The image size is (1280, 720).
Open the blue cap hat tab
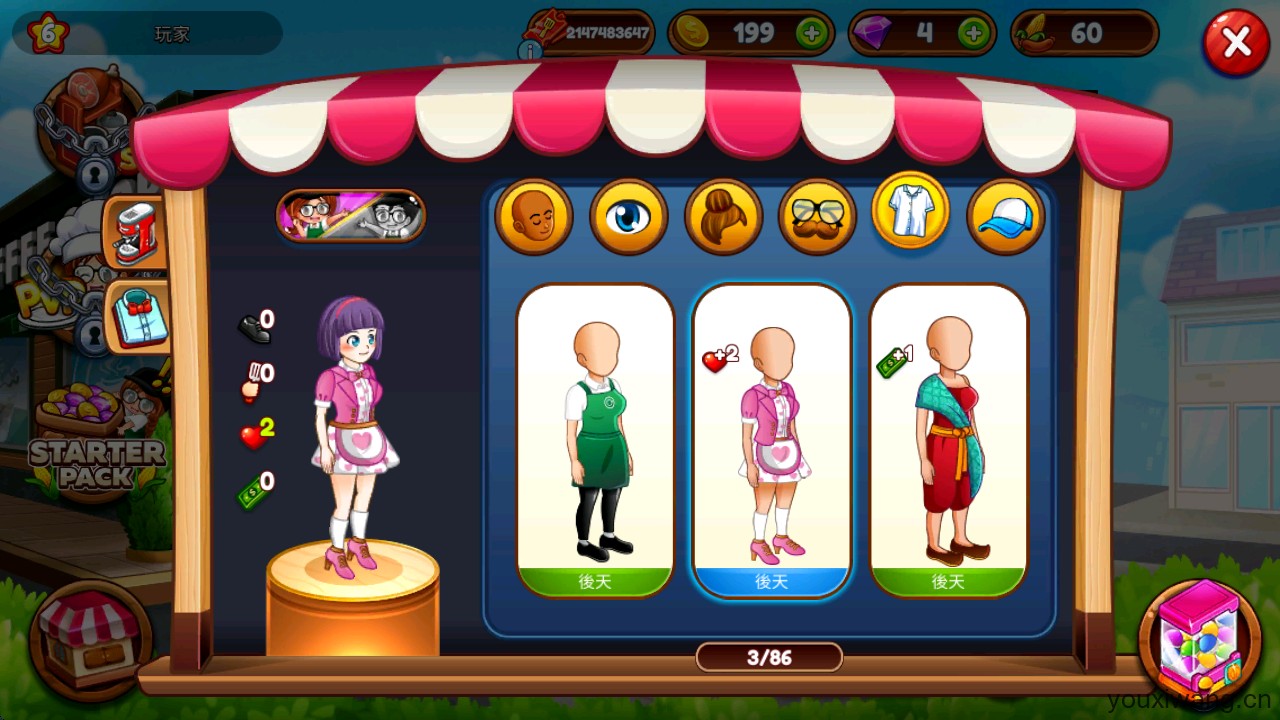1005,216
